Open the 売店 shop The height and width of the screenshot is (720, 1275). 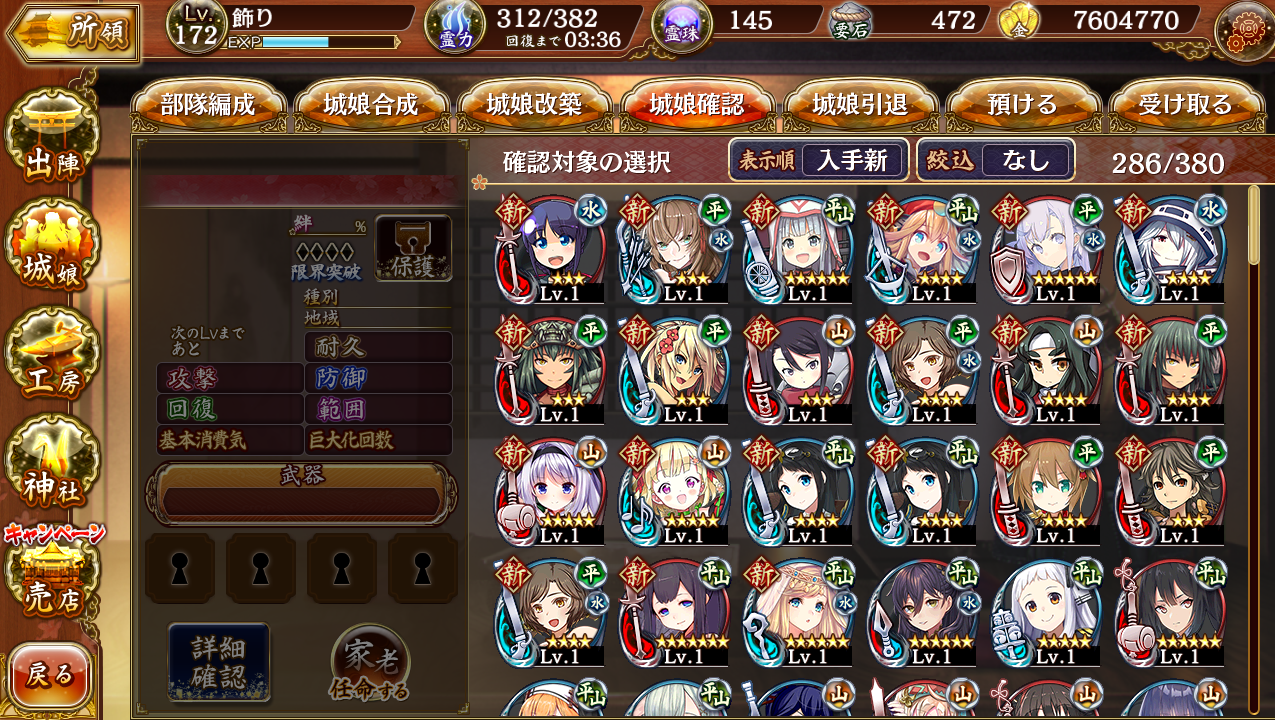click(52, 580)
